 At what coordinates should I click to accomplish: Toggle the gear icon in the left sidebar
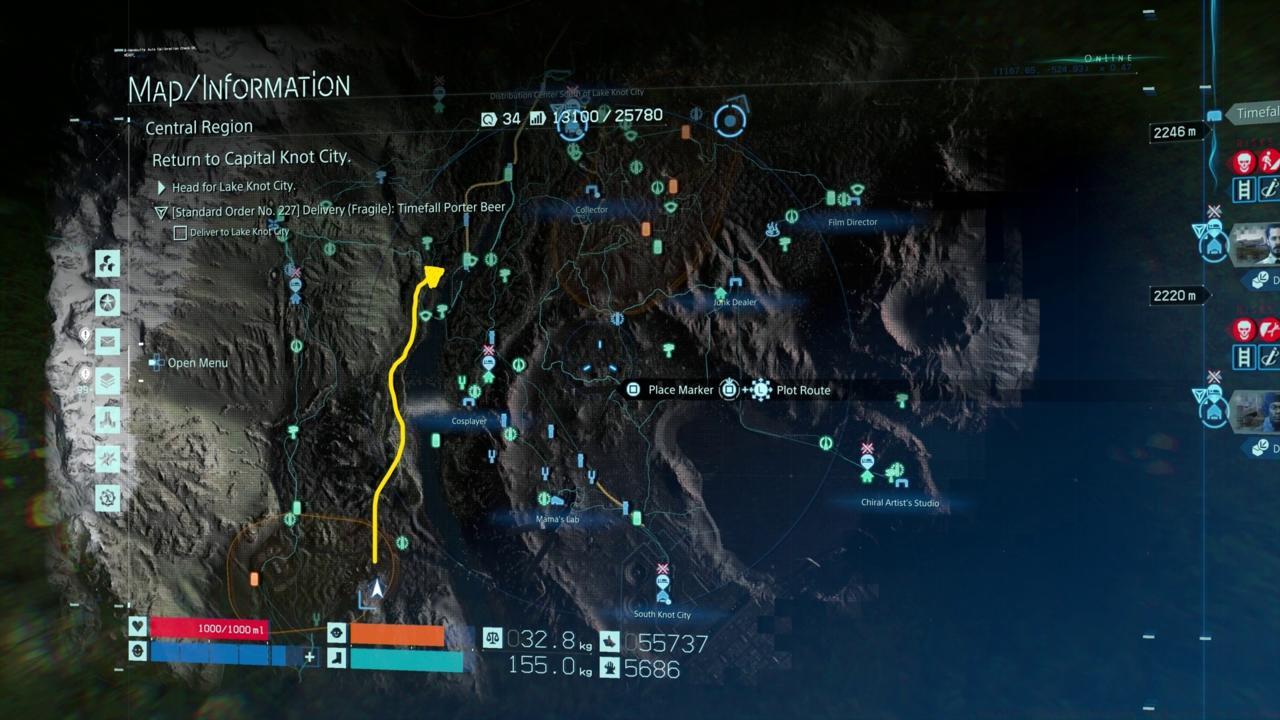tap(108, 495)
